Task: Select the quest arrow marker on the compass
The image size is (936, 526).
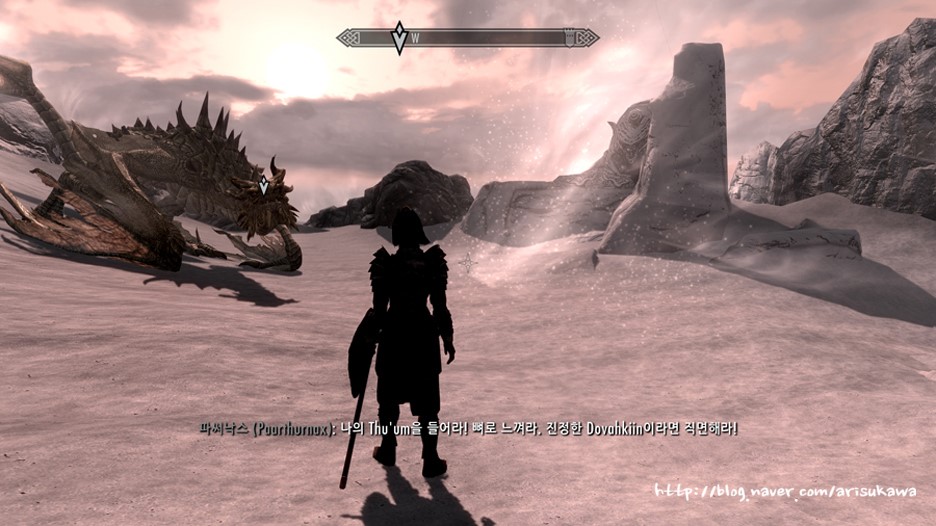Action: point(399,38)
